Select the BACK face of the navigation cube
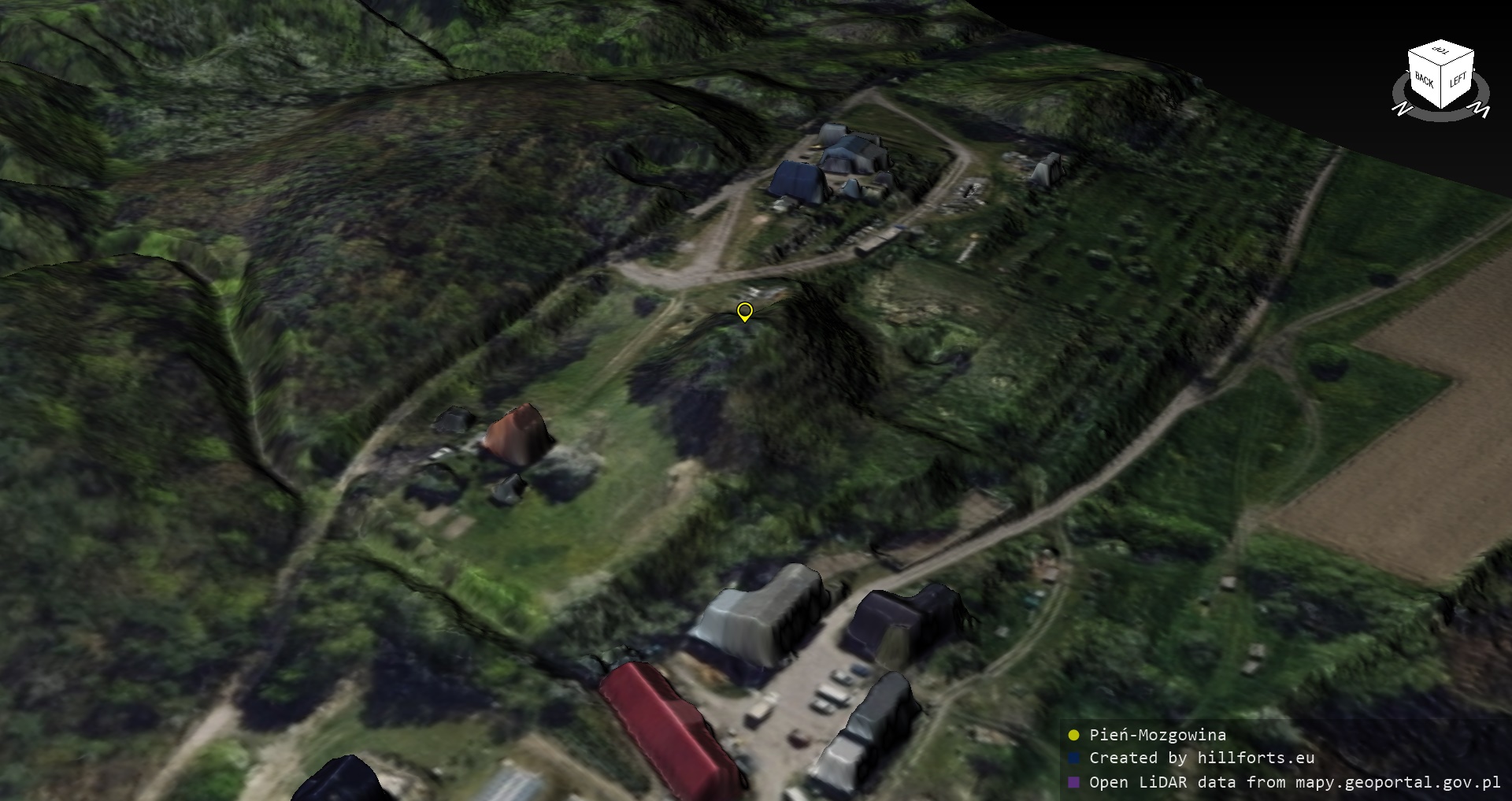The height and width of the screenshot is (801, 1512). coord(1424,81)
